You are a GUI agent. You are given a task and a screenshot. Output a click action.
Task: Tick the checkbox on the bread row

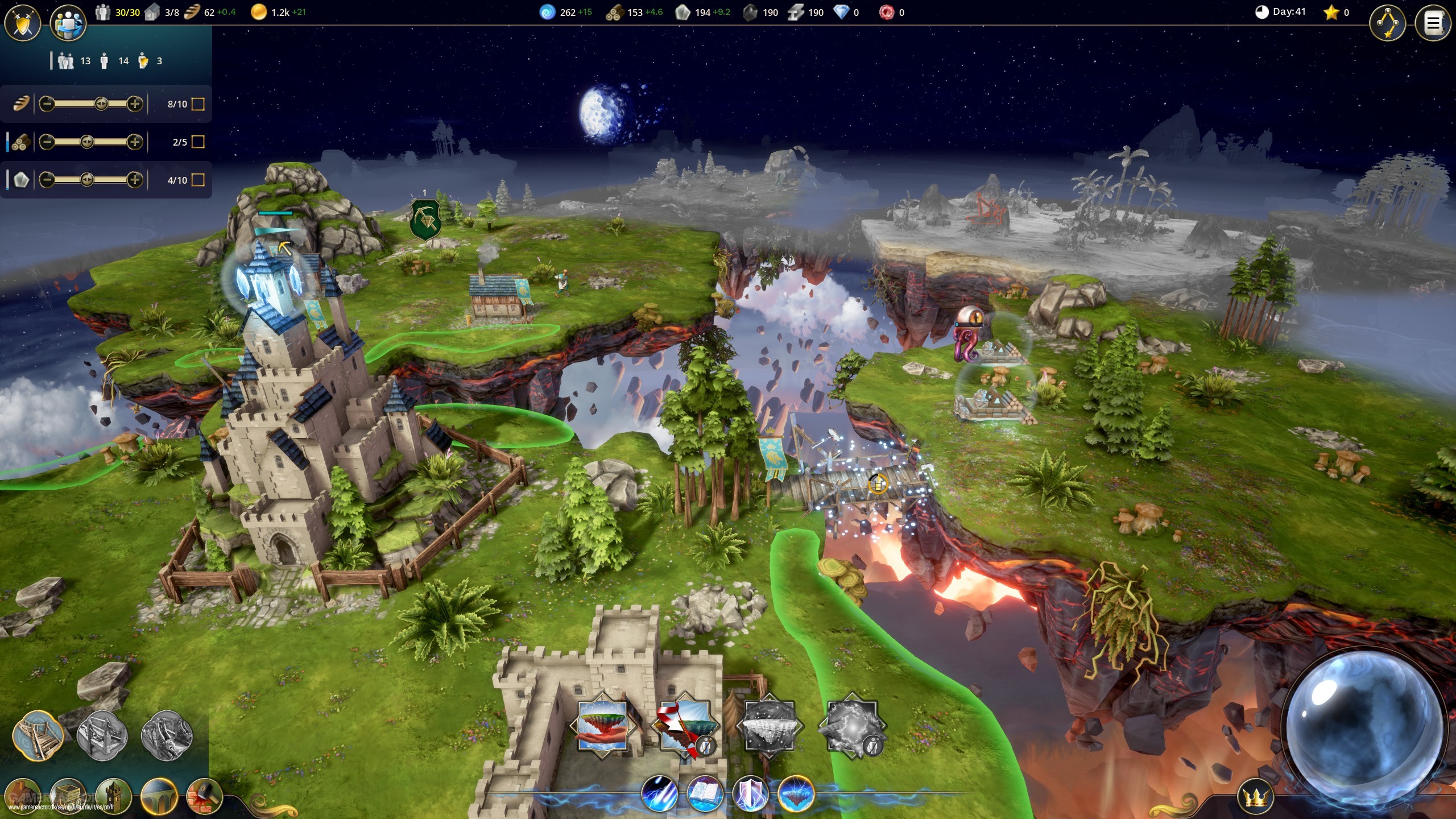tap(198, 104)
